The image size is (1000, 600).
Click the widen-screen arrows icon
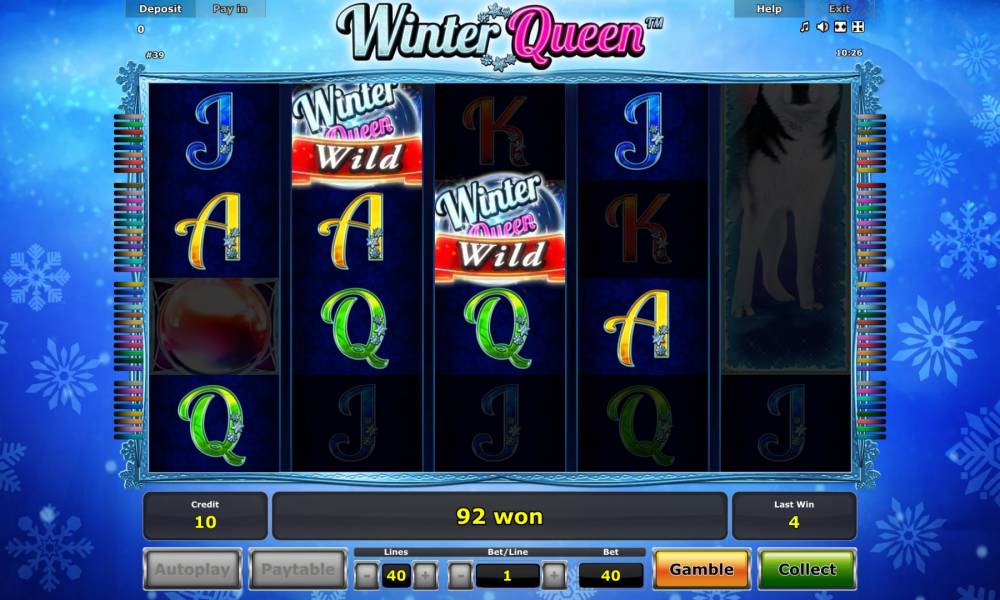click(840, 27)
